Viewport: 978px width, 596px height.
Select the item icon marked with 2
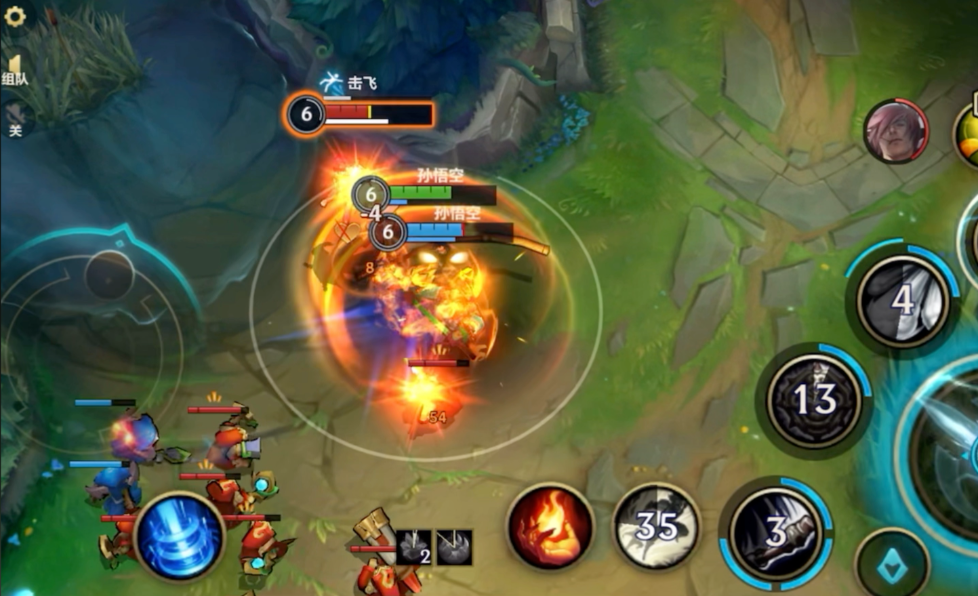pos(414,548)
